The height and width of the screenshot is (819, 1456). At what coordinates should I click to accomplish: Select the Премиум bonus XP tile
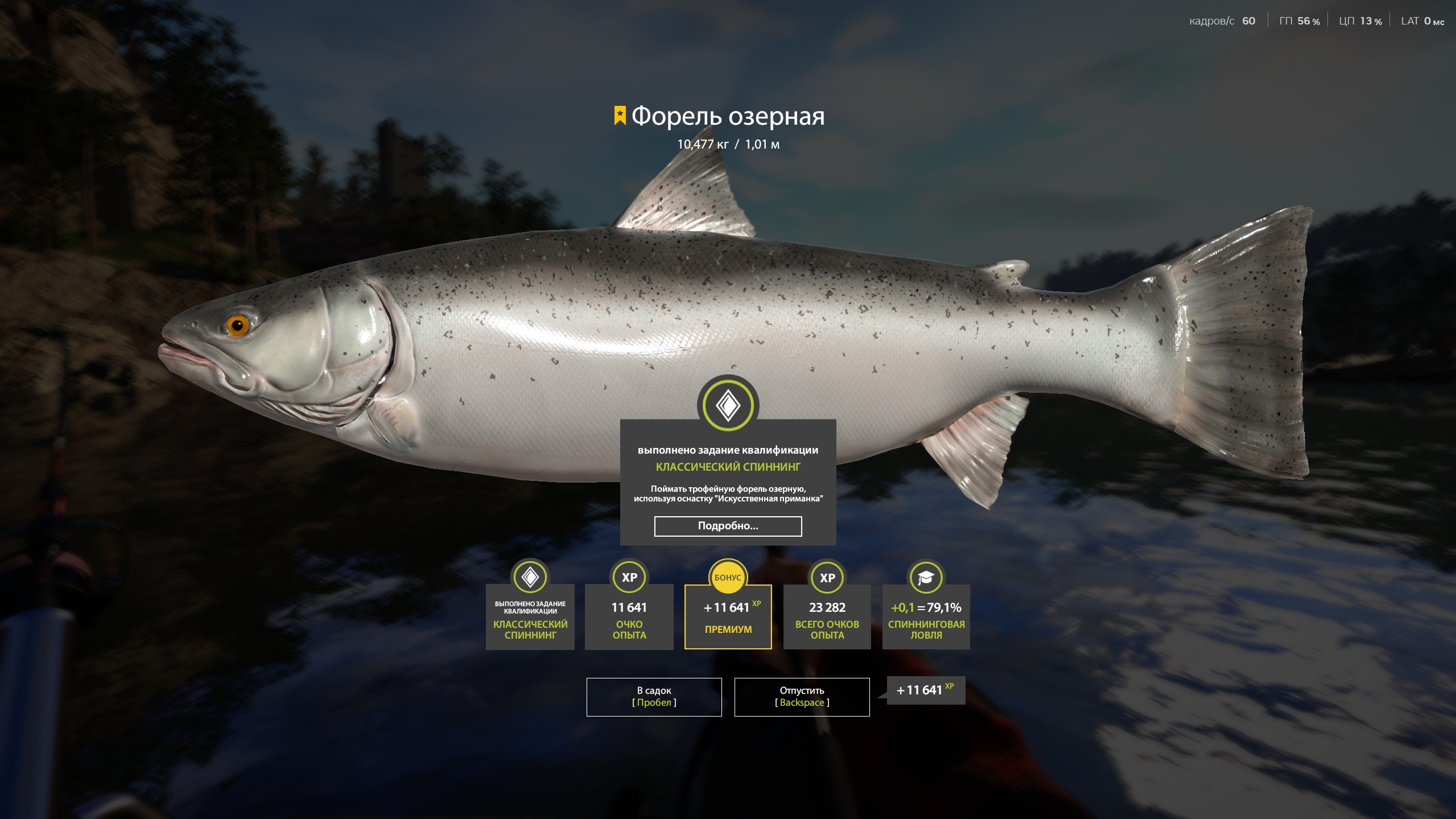[728, 617]
